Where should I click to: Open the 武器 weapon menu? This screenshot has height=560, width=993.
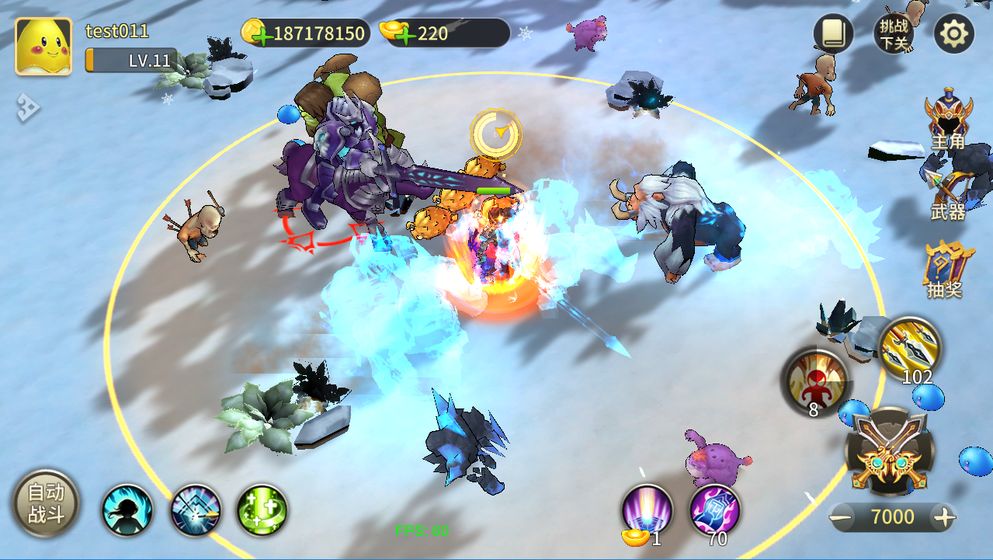[x=948, y=192]
